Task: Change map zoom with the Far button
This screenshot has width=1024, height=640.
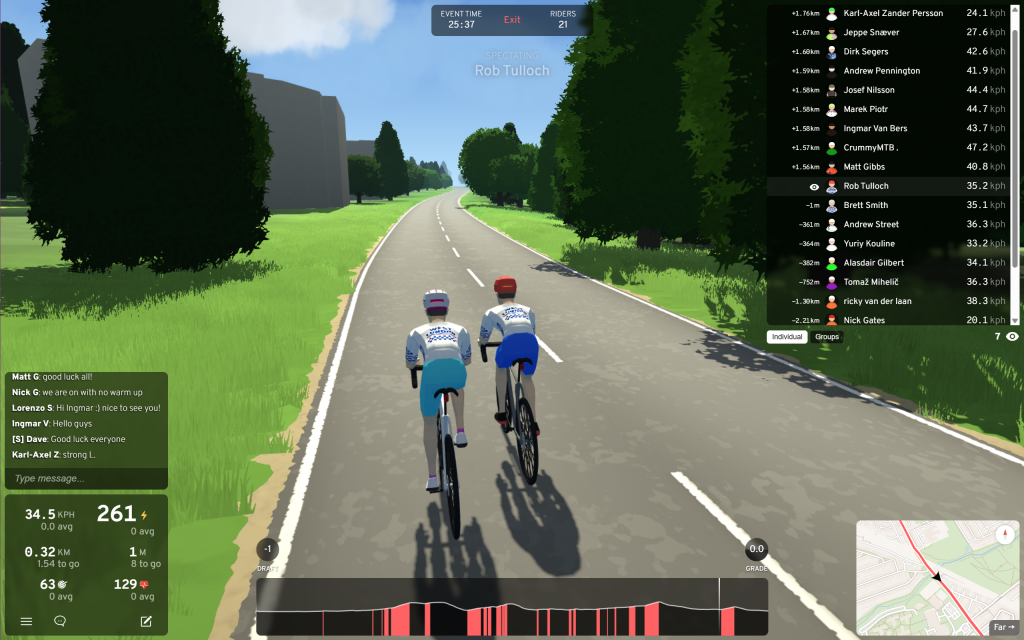Action: click(1003, 628)
